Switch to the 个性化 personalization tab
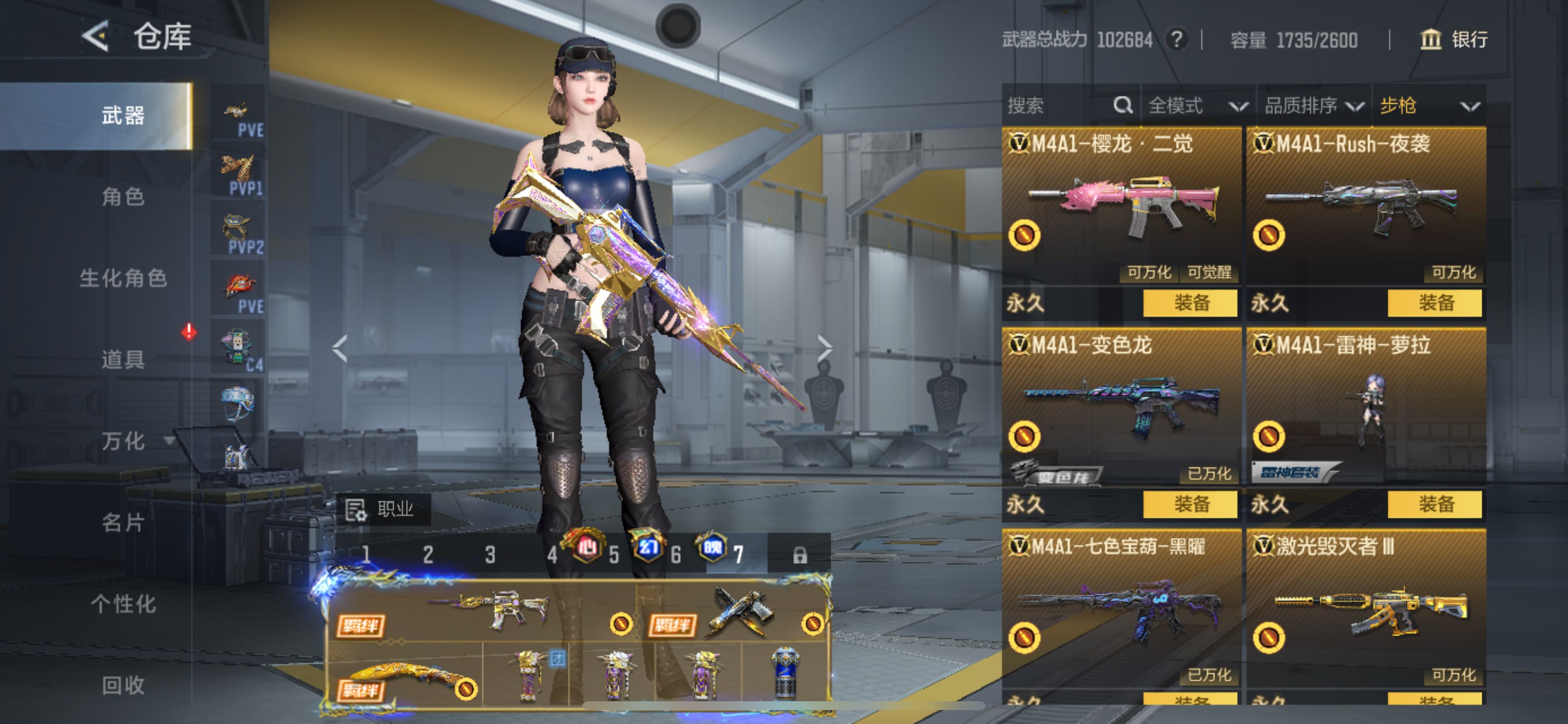The width and height of the screenshot is (1568, 724). click(123, 604)
